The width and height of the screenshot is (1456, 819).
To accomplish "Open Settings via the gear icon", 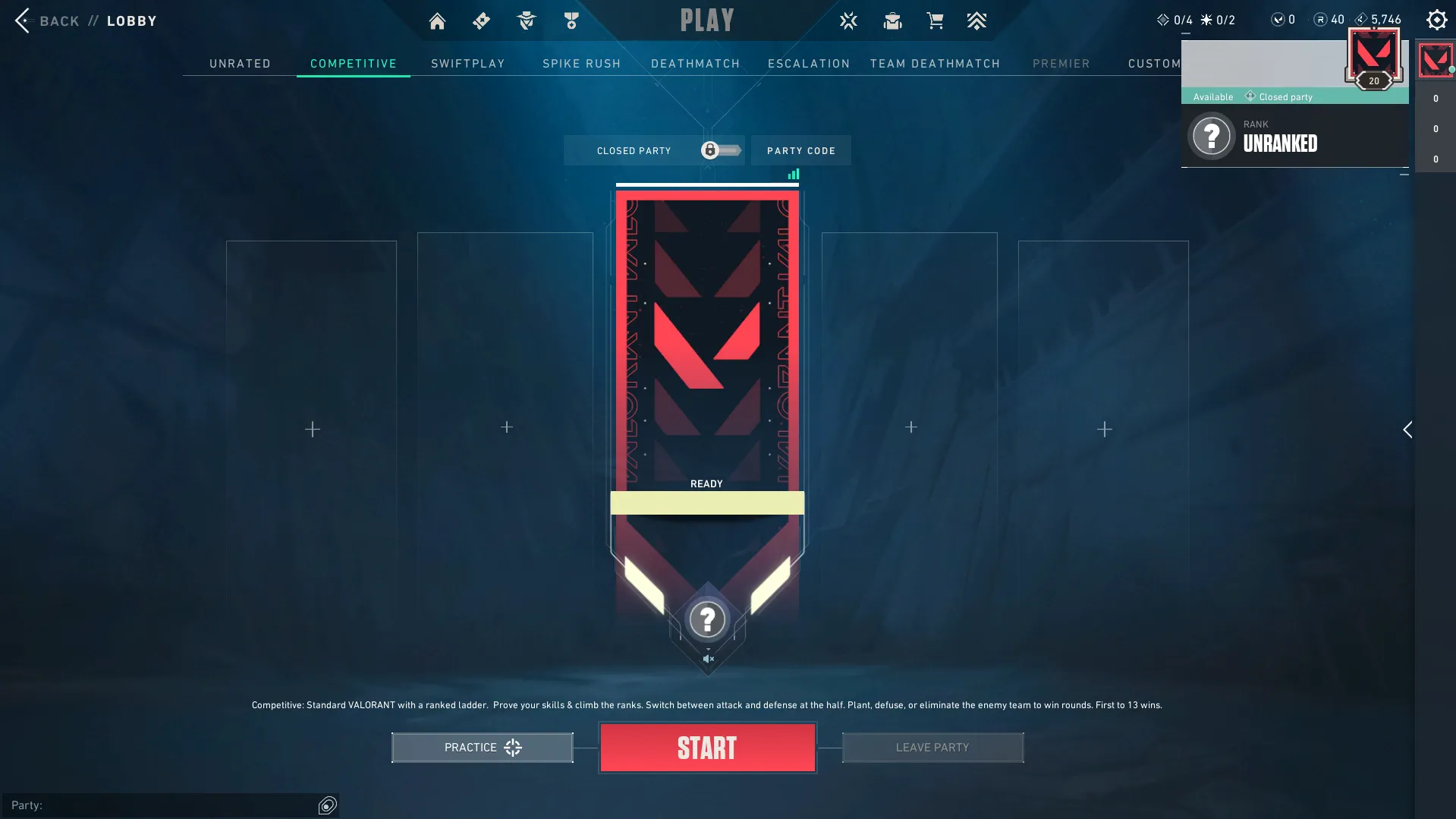I will pyautogui.click(x=1437, y=20).
